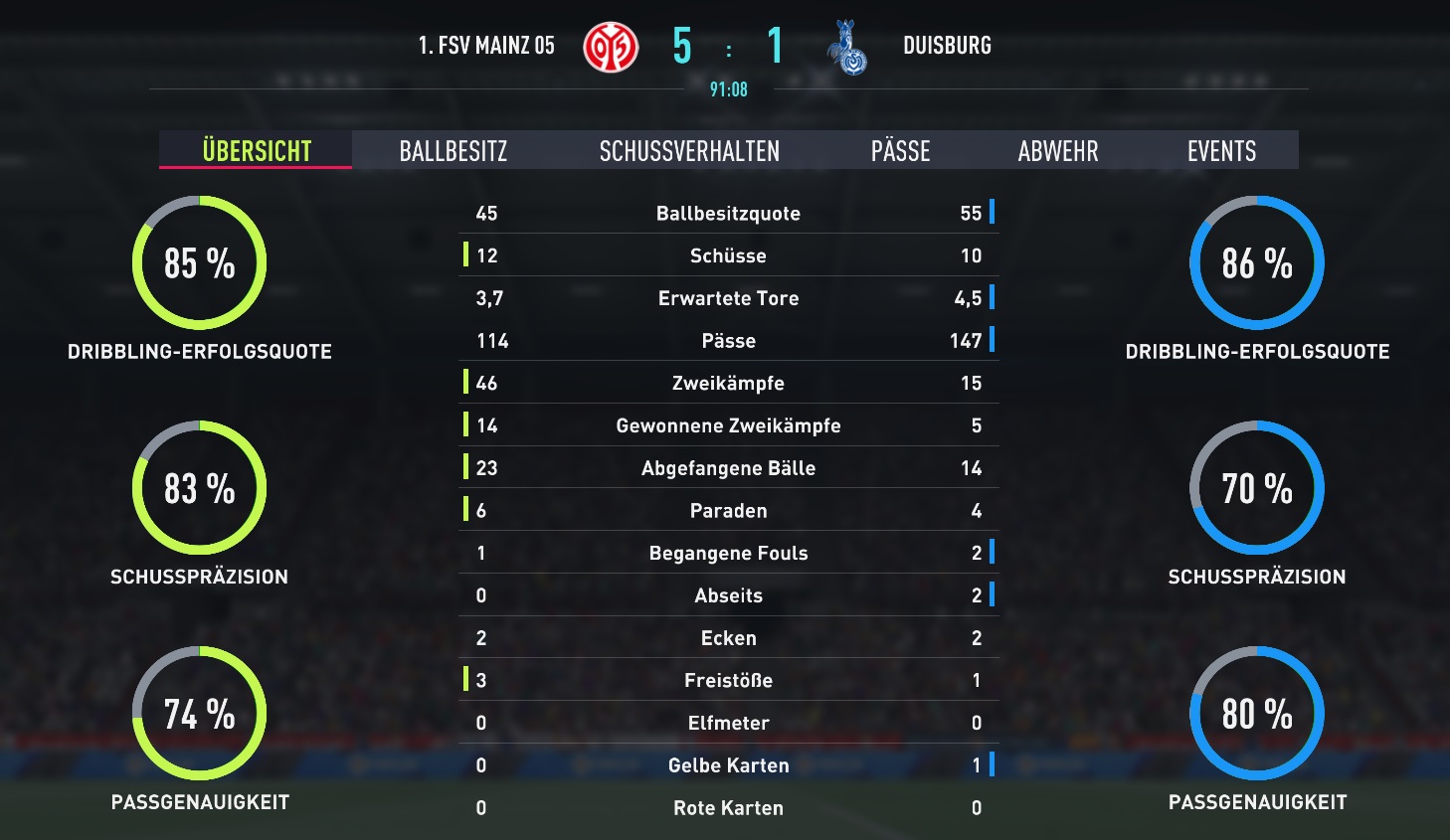Switch to the Ballbesitz tab
Image resolution: width=1450 pixels, height=840 pixels.
coord(453,151)
